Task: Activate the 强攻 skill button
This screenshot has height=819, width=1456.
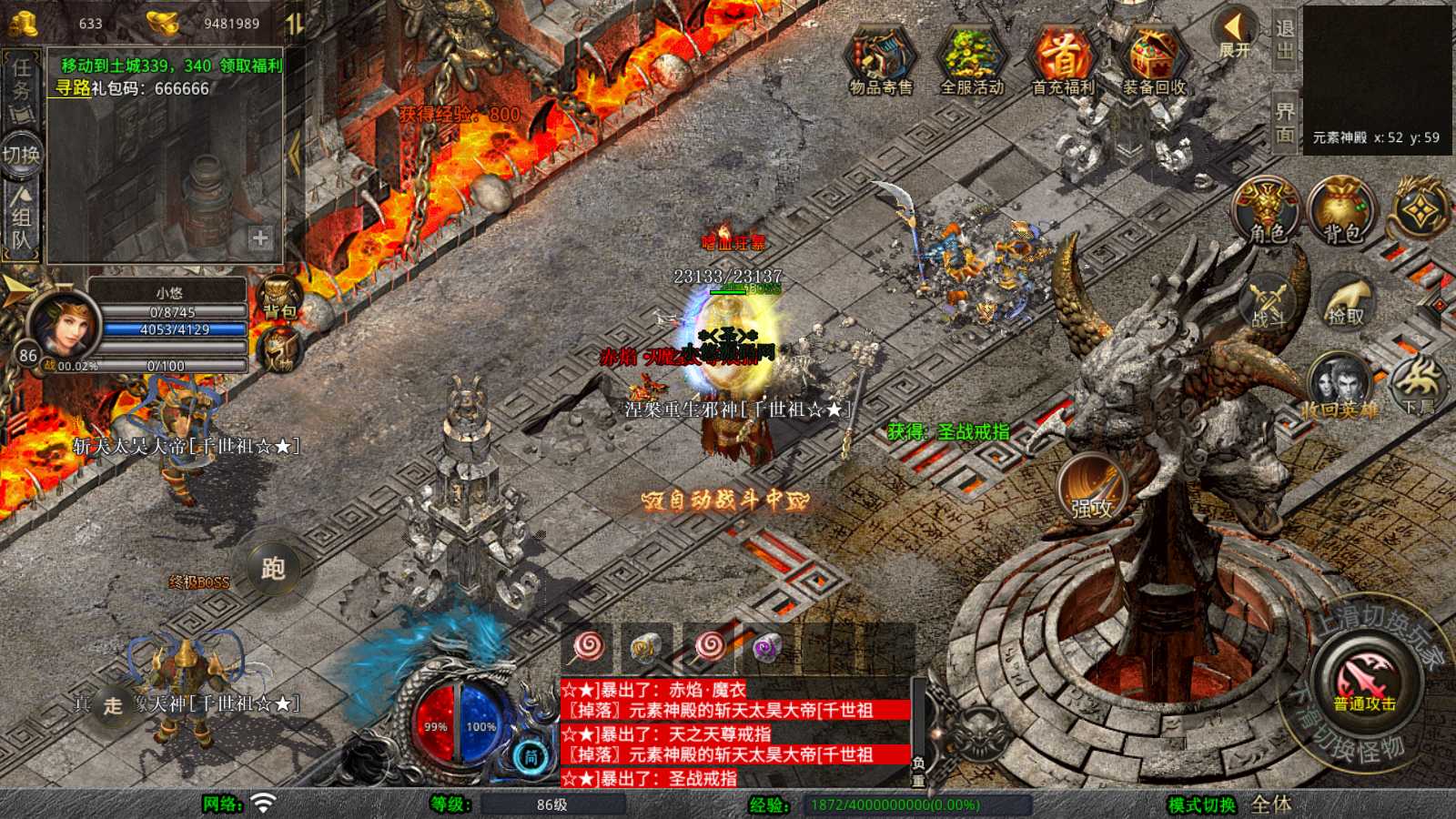Action: pyautogui.click(x=1091, y=489)
